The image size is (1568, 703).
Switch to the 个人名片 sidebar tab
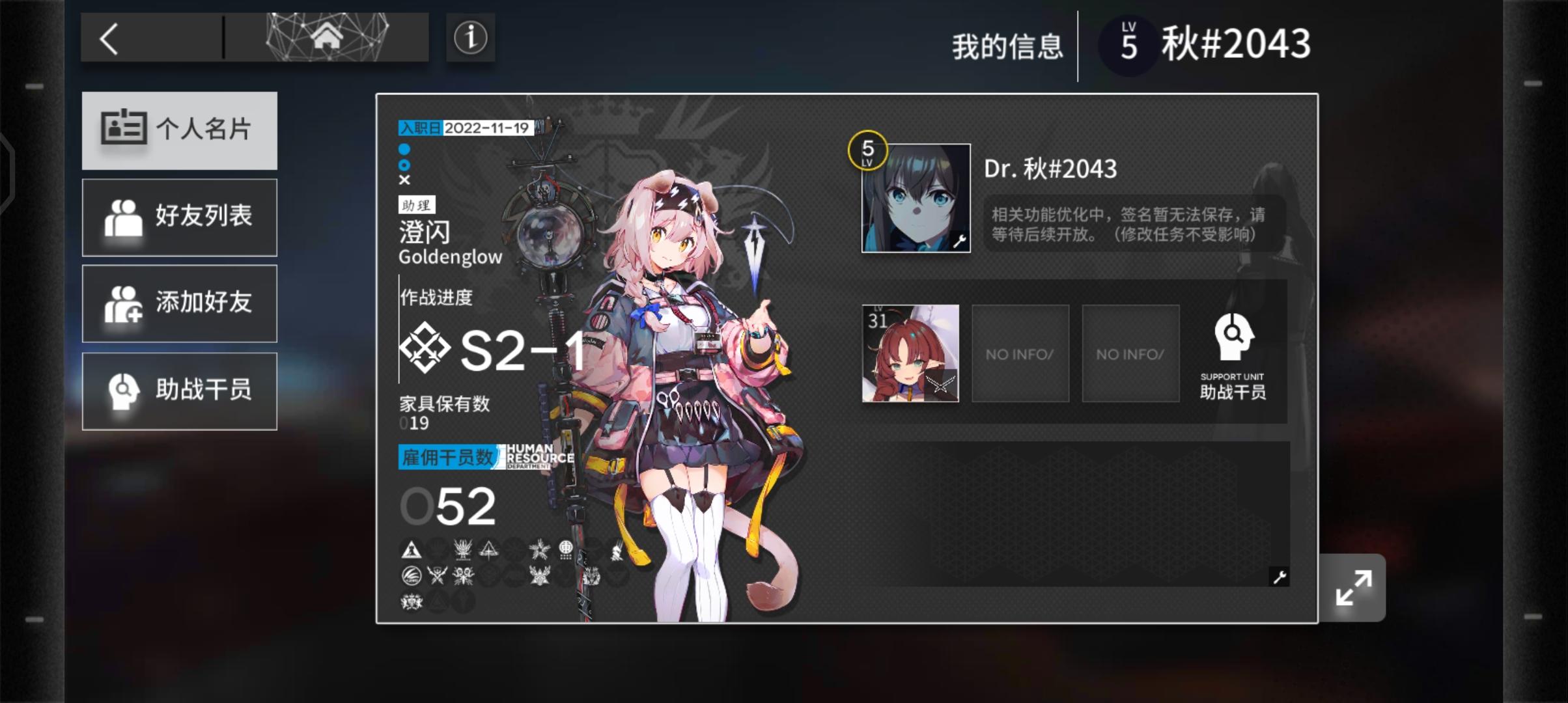pyautogui.click(x=179, y=130)
